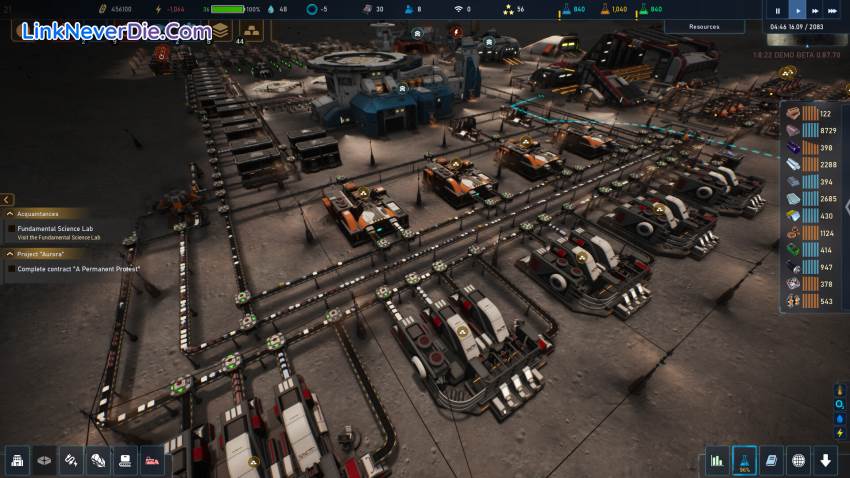Open the statistics bar chart panel
This screenshot has height=478, width=850.
coord(717,460)
